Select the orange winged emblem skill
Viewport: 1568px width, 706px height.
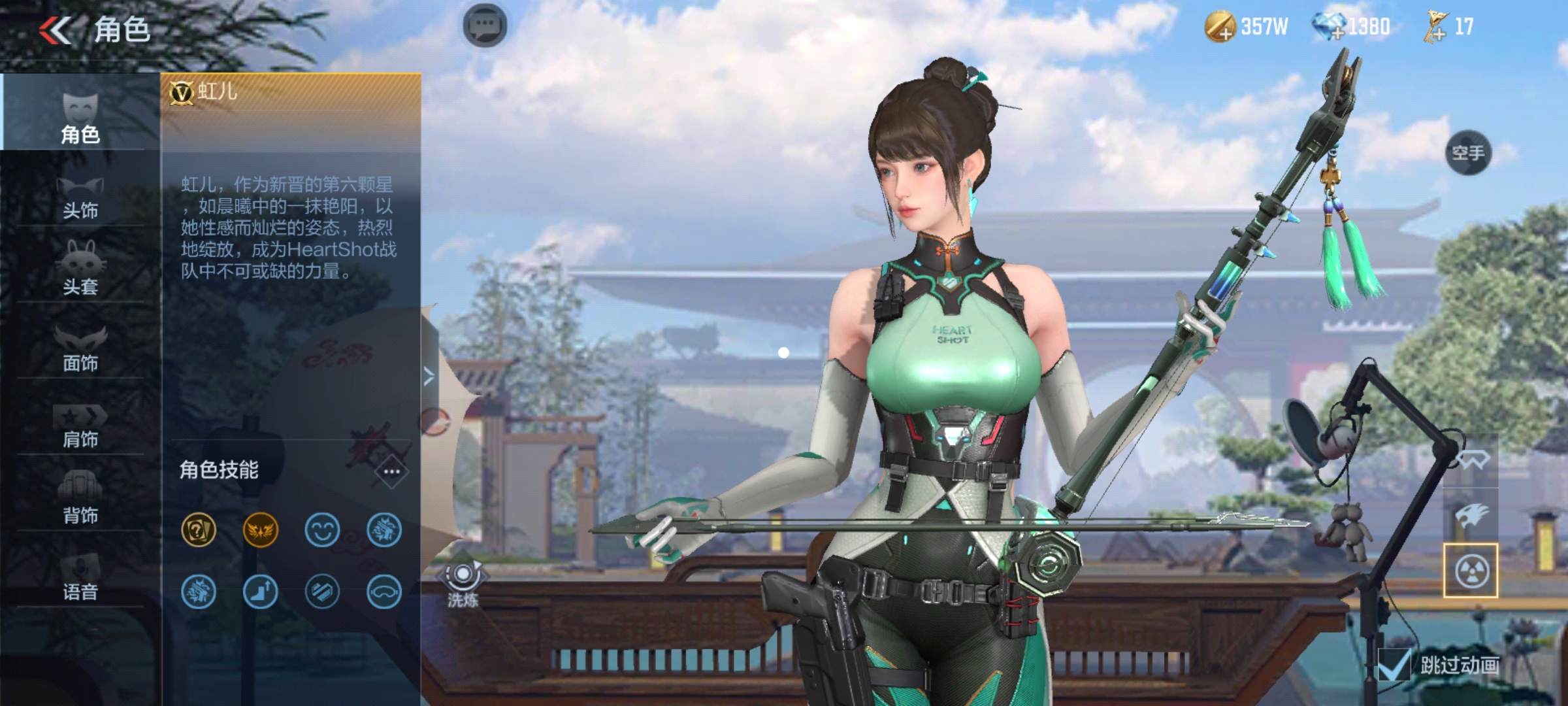(x=260, y=530)
